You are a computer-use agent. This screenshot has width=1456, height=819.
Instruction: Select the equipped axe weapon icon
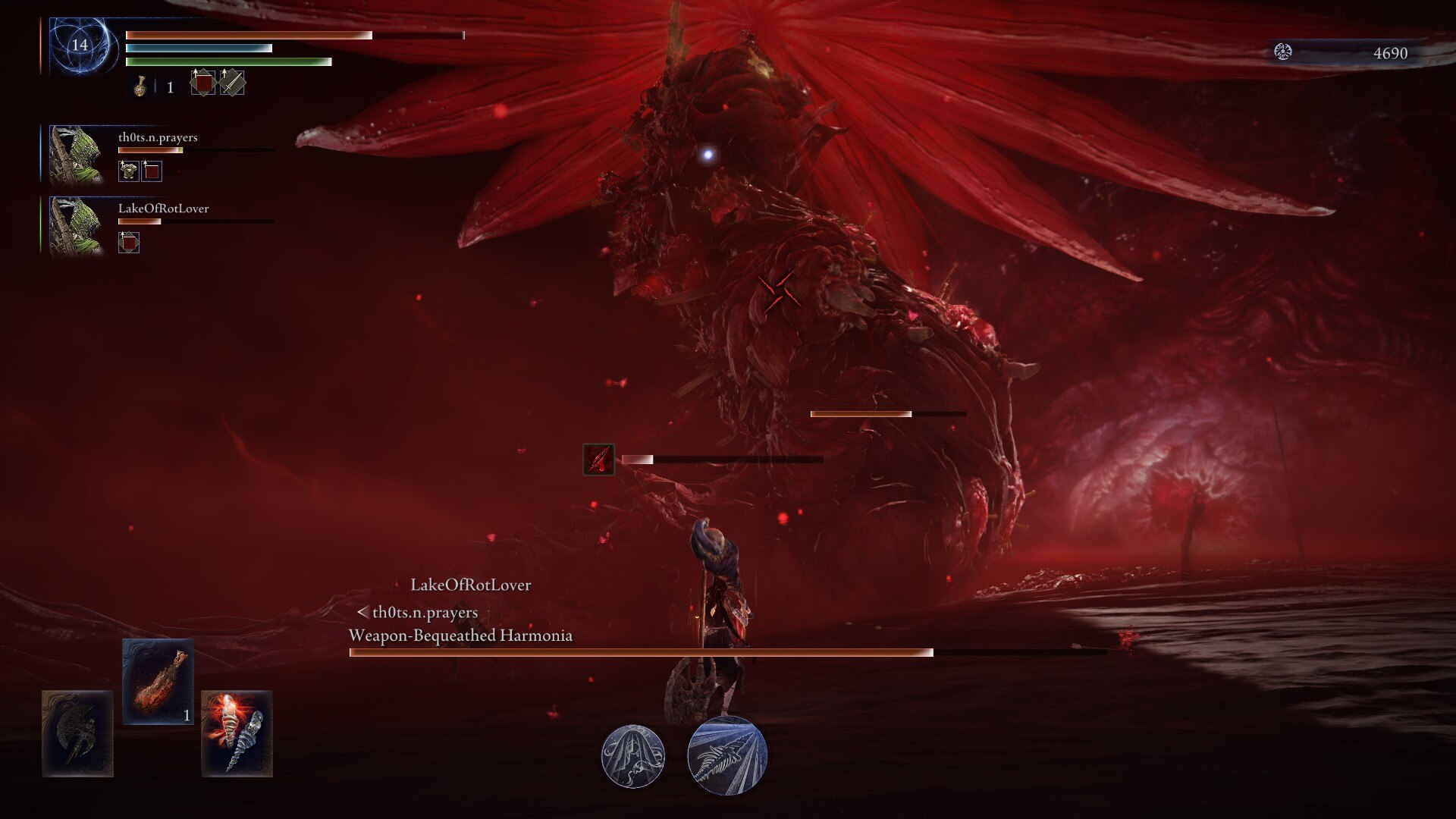[78, 735]
